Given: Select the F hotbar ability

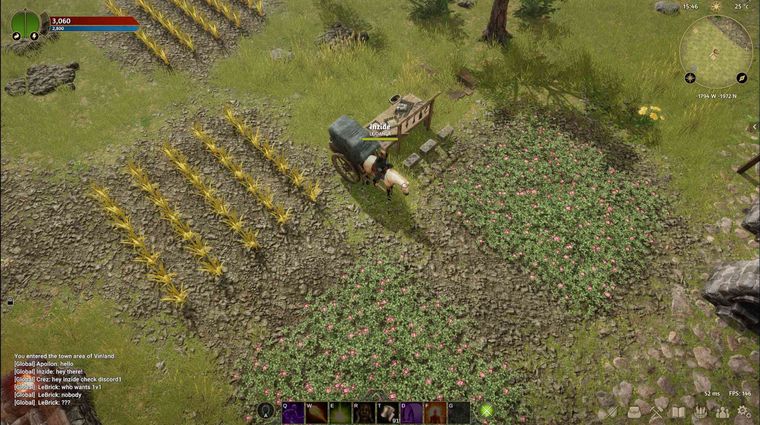Looking at the screenshot, I should coord(435,412).
